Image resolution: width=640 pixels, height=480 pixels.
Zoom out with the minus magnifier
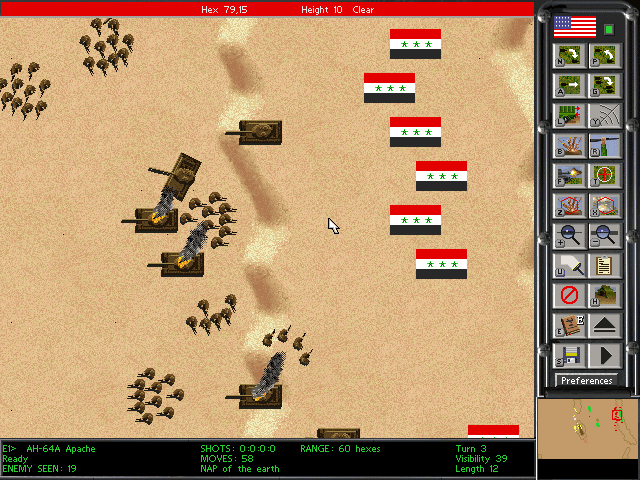tap(603, 236)
